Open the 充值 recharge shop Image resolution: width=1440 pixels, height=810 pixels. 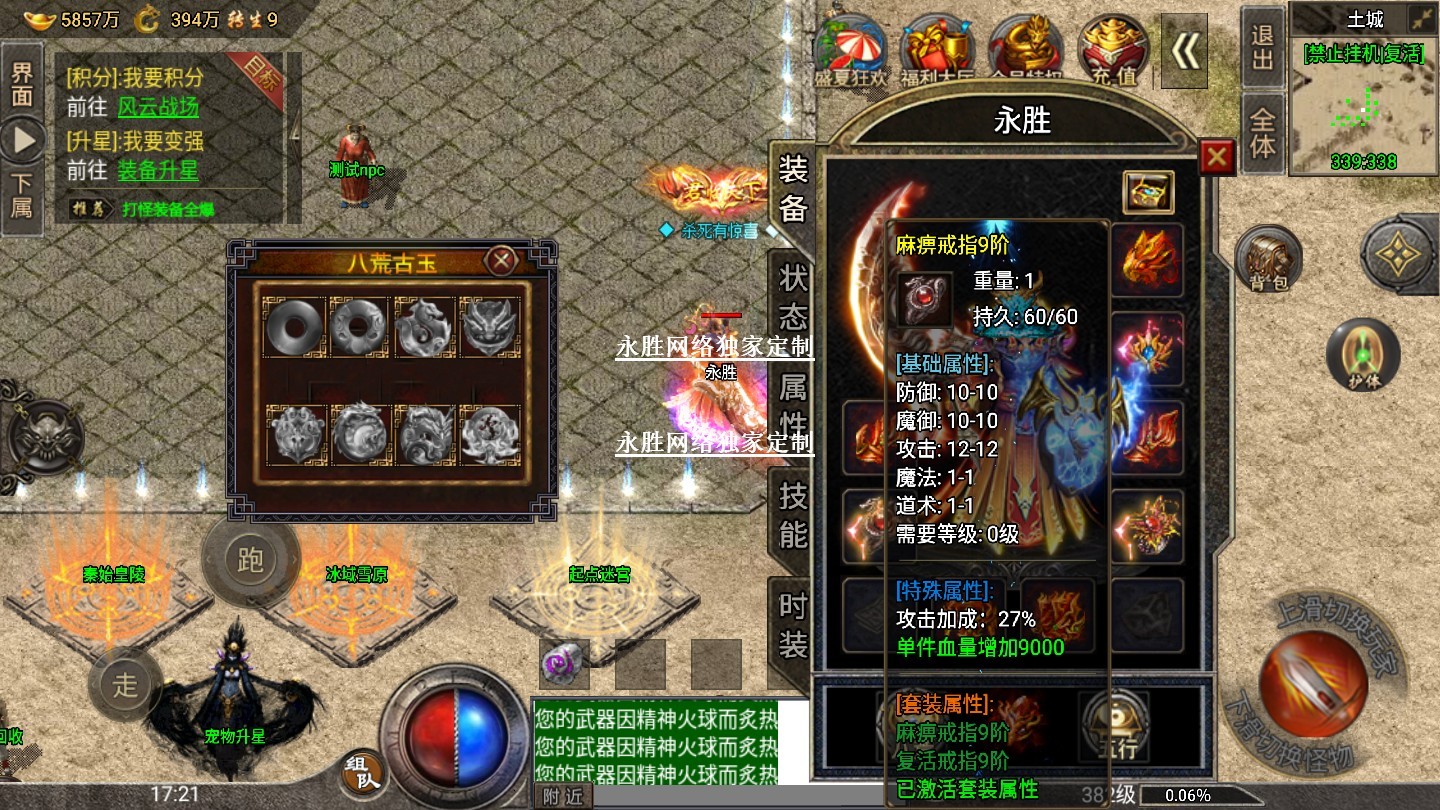click(x=1113, y=50)
